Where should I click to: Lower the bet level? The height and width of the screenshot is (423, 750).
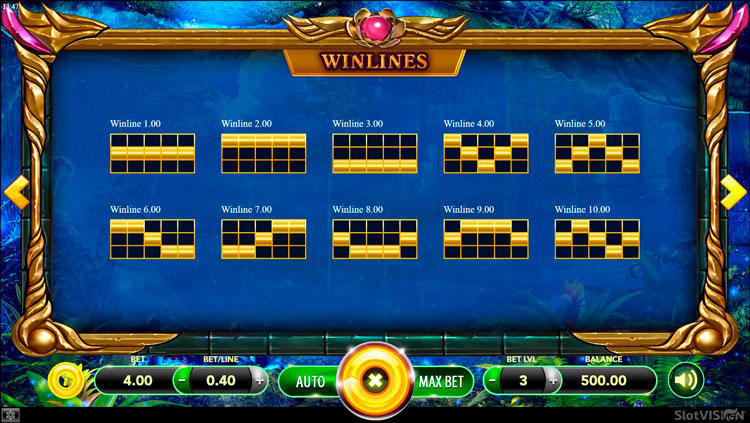(492, 380)
